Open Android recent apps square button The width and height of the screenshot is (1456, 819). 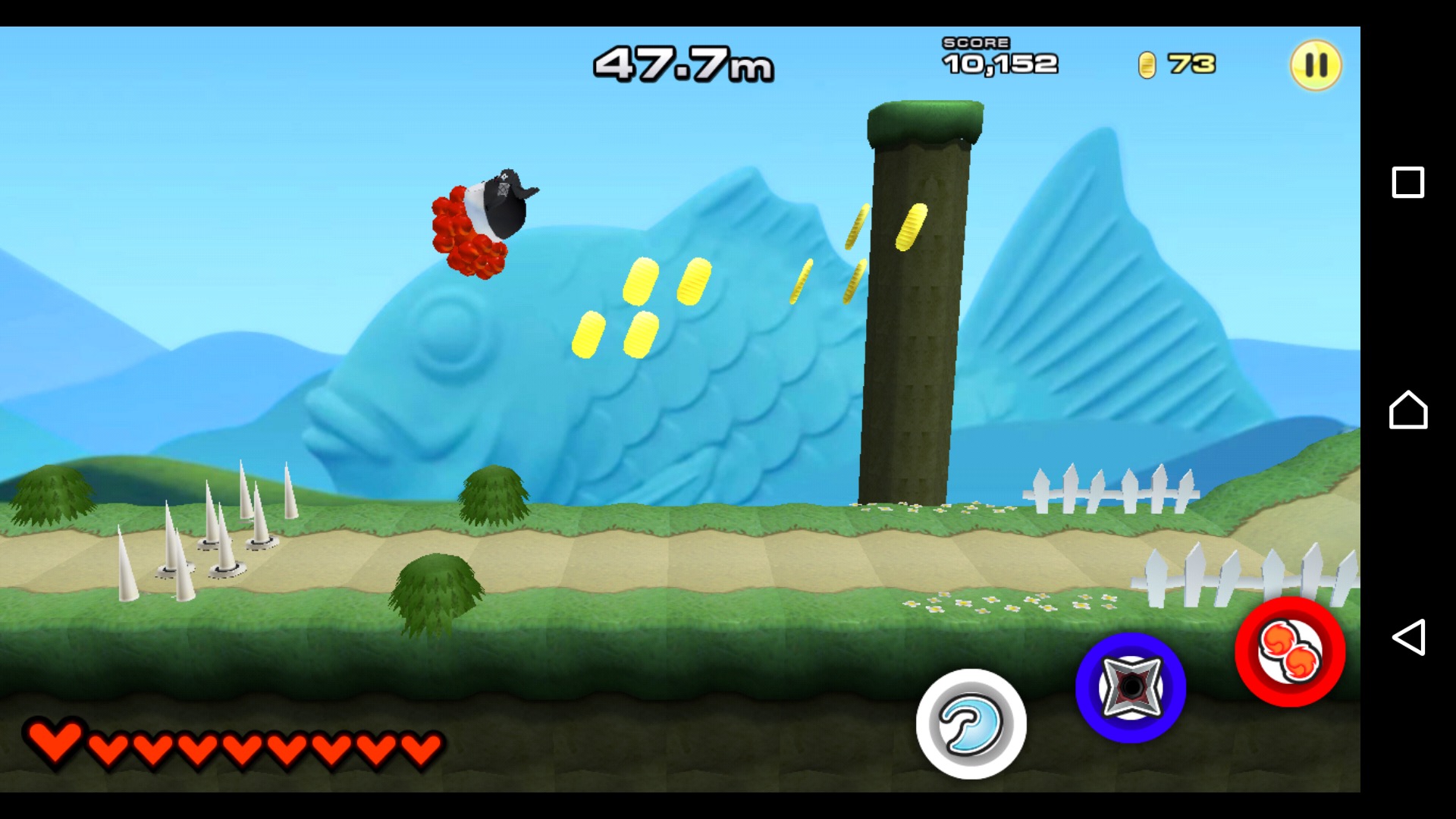1407,183
